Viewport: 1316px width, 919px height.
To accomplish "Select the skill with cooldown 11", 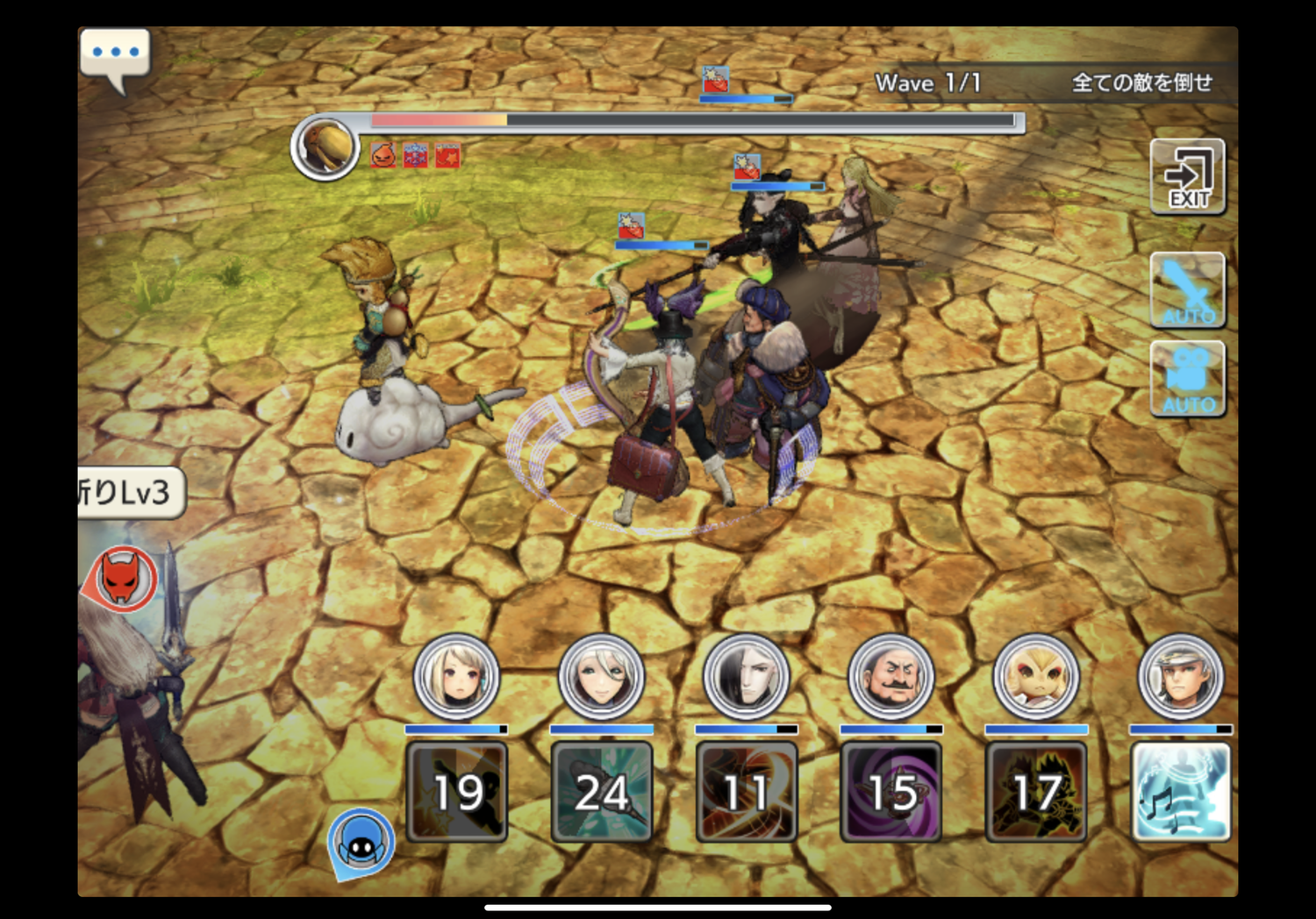I will click(746, 792).
